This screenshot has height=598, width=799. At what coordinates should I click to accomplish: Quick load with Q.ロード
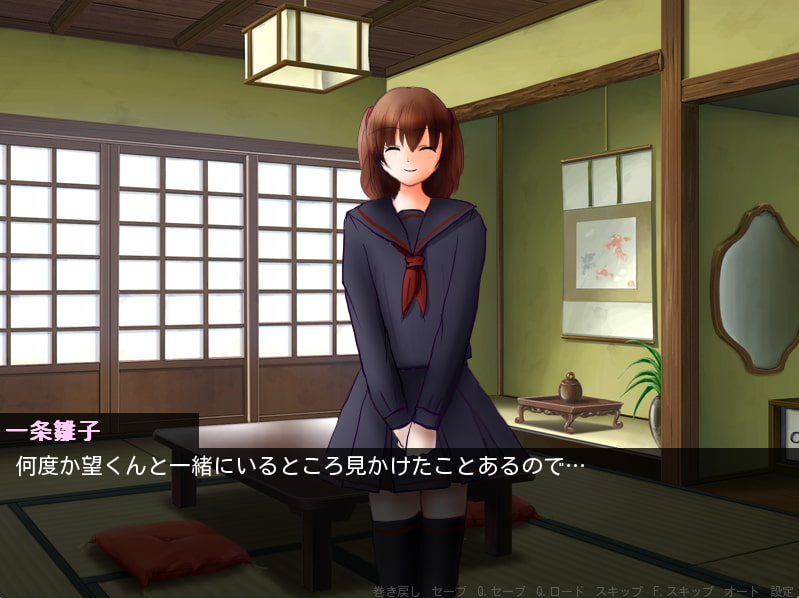(559, 591)
